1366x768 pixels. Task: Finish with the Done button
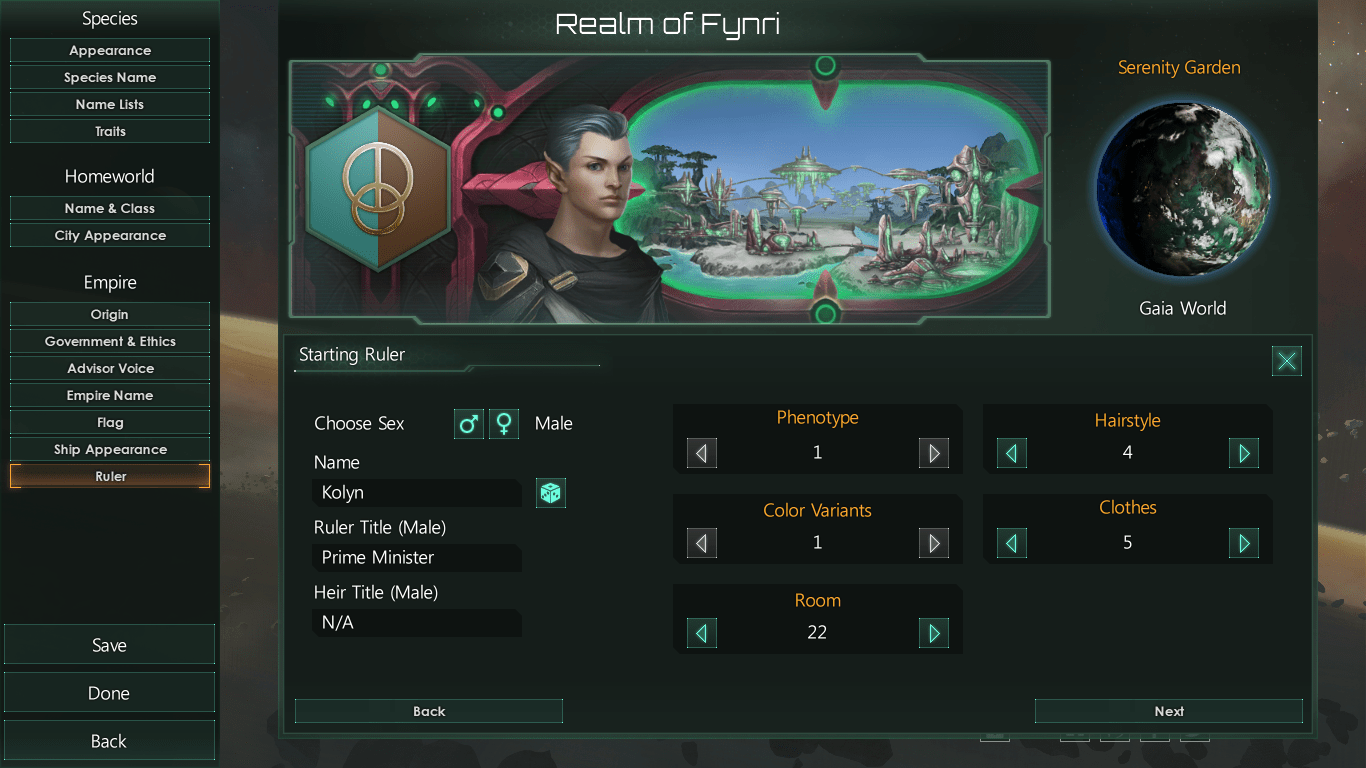click(109, 693)
